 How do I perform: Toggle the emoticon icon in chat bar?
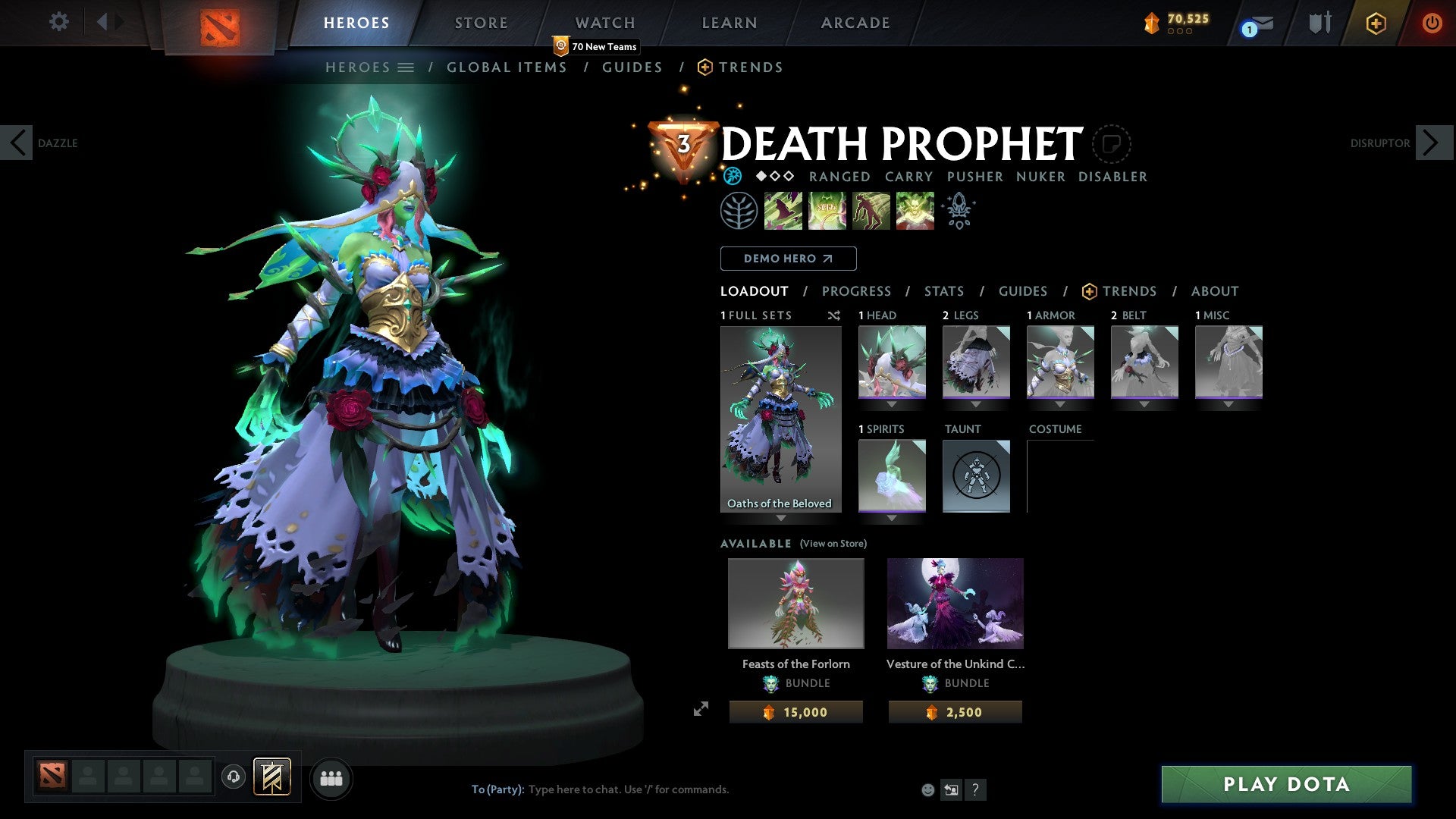[x=928, y=789]
